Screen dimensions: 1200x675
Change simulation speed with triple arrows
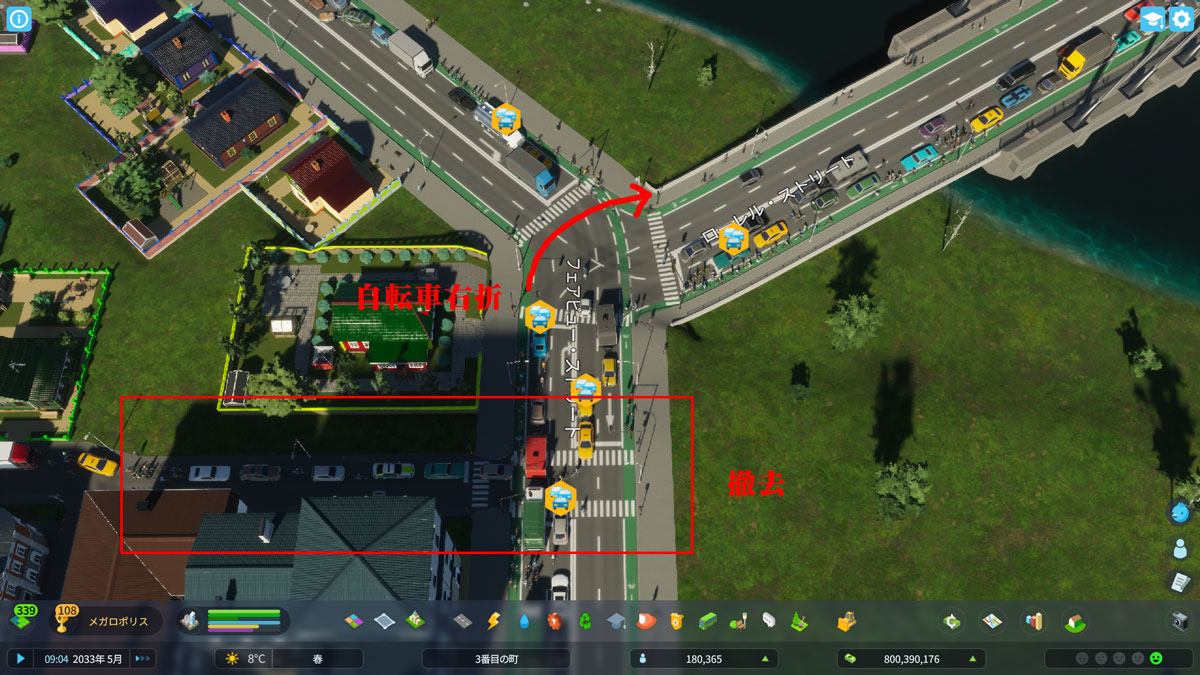[x=143, y=659]
